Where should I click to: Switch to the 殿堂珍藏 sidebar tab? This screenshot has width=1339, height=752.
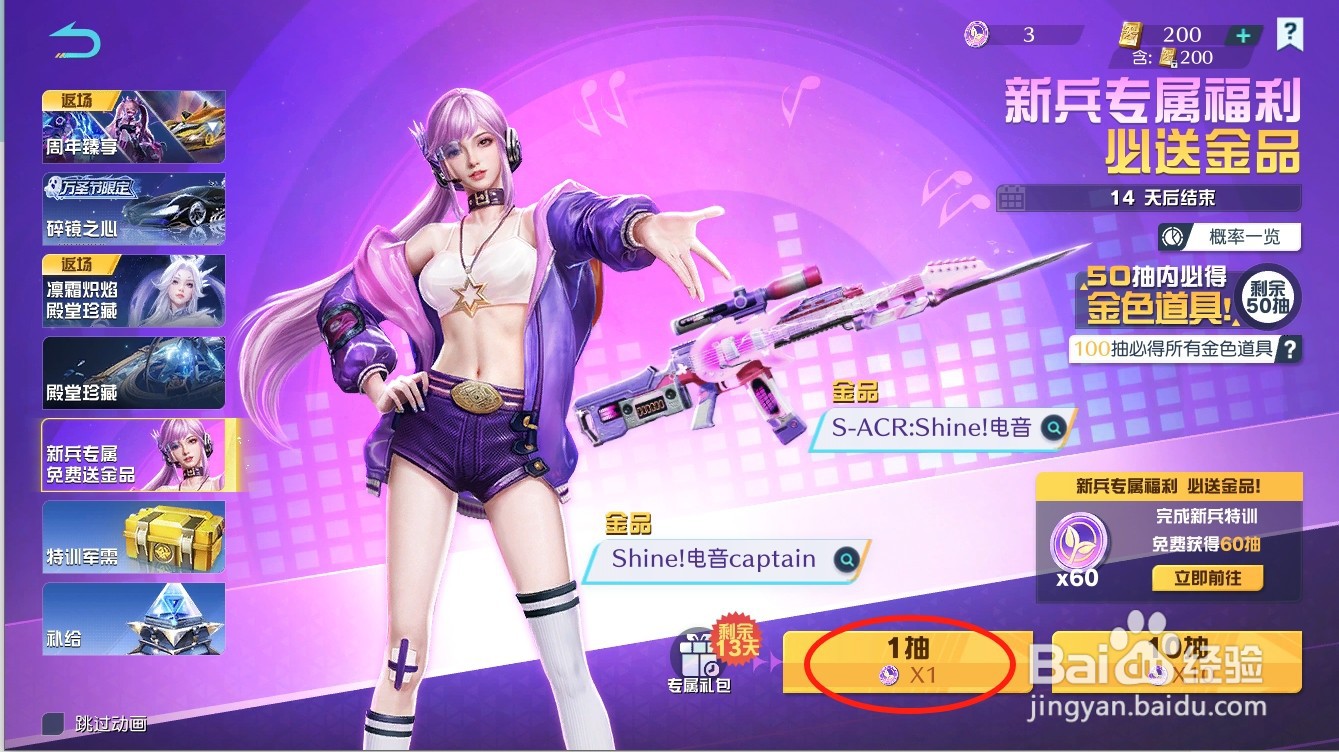[133, 373]
